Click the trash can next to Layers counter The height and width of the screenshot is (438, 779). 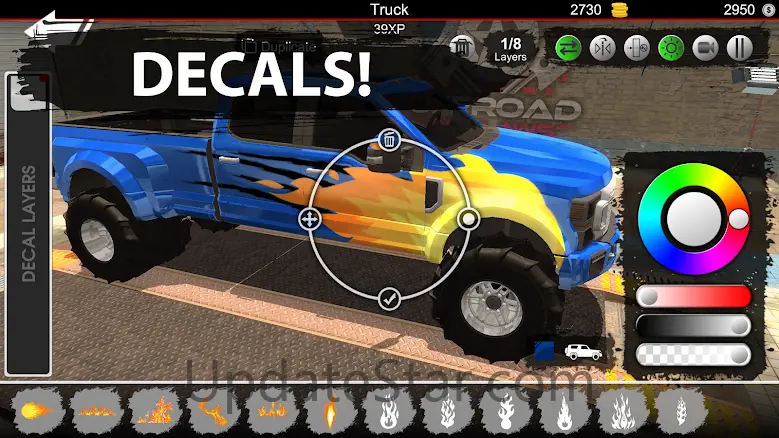[461, 46]
